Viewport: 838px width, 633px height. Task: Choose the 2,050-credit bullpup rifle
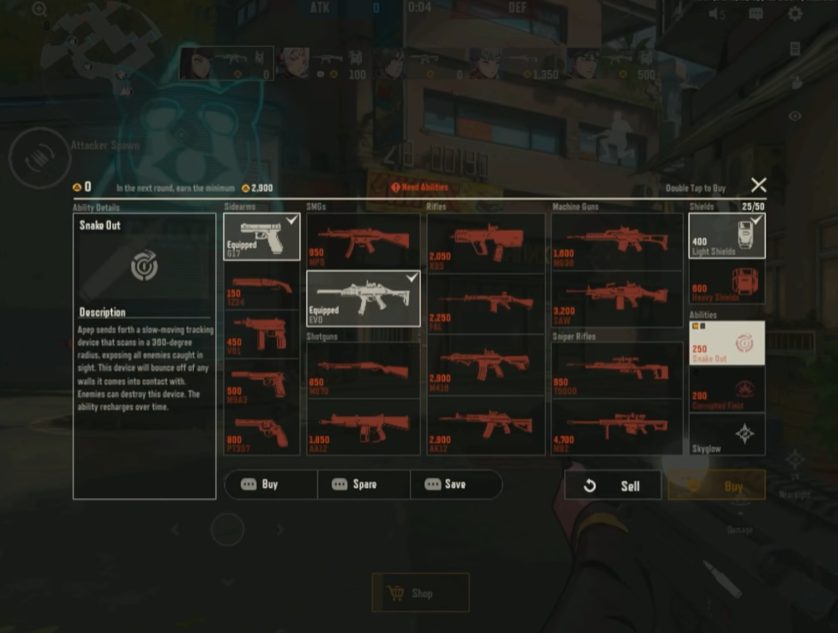pyautogui.click(x=486, y=241)
